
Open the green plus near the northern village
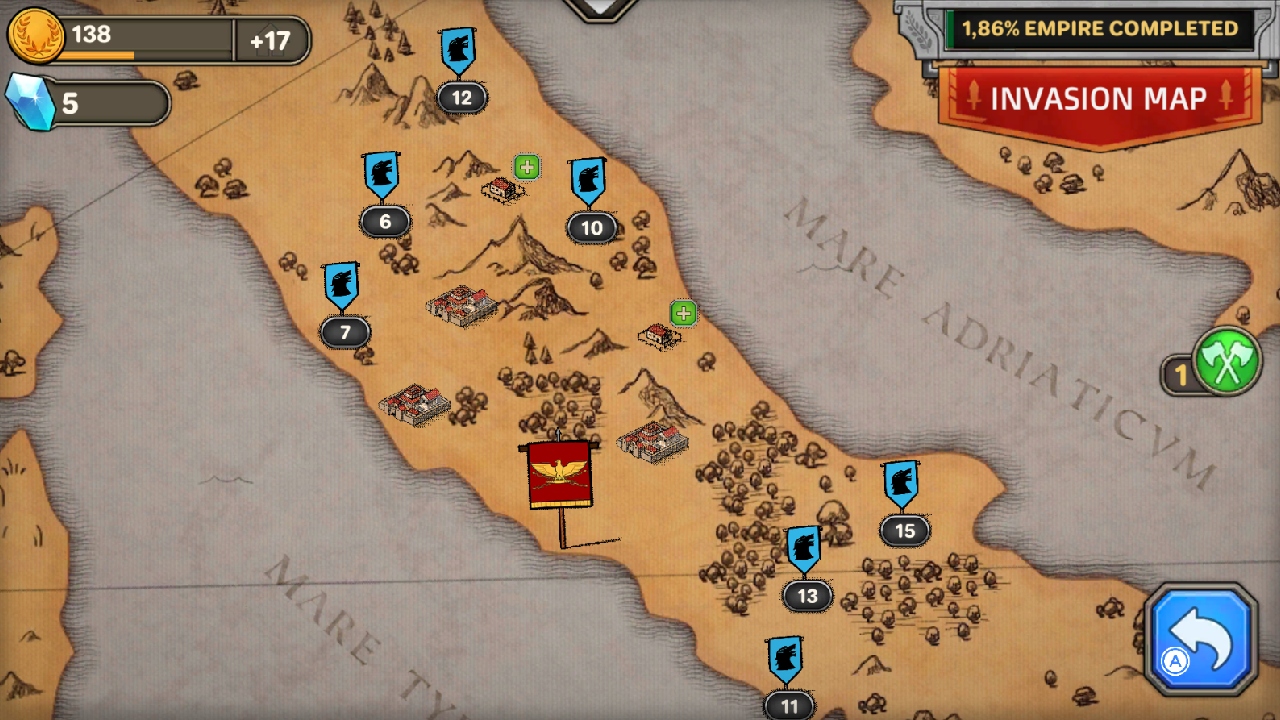(x=527, y=167)
